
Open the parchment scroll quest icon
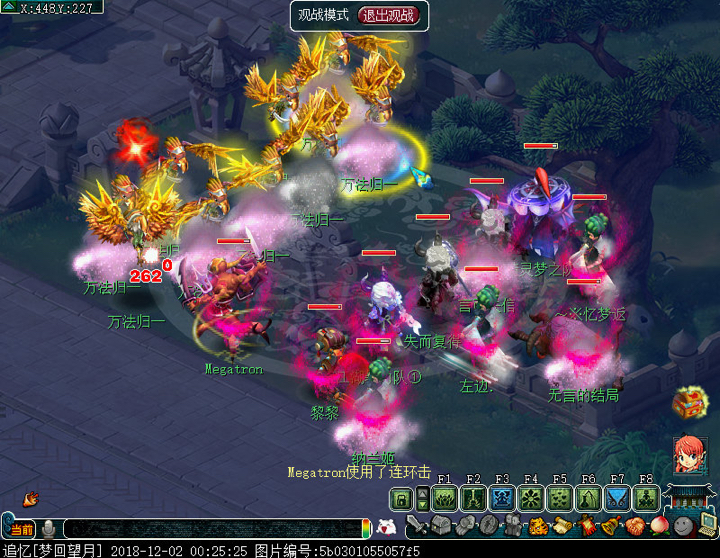coord(561,526)
